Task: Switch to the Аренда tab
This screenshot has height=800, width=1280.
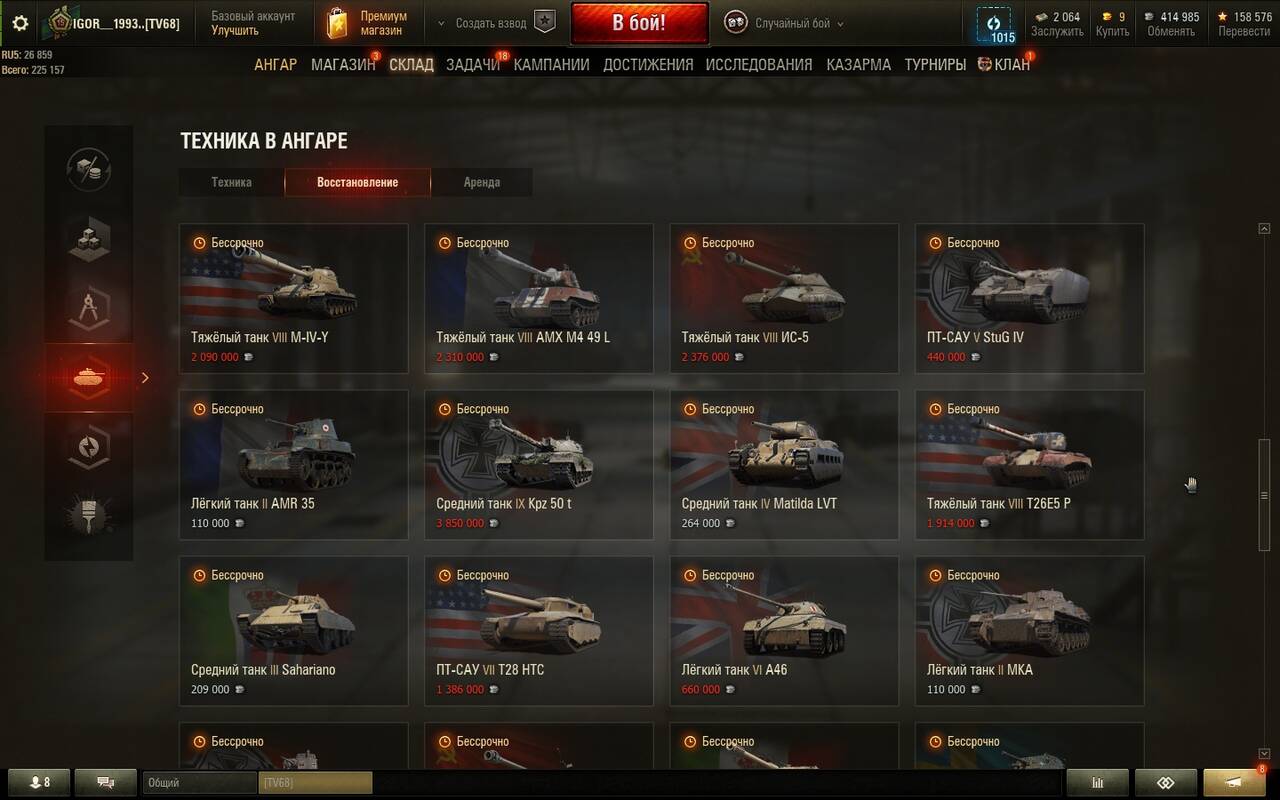Action: click(x=481, y=182)
